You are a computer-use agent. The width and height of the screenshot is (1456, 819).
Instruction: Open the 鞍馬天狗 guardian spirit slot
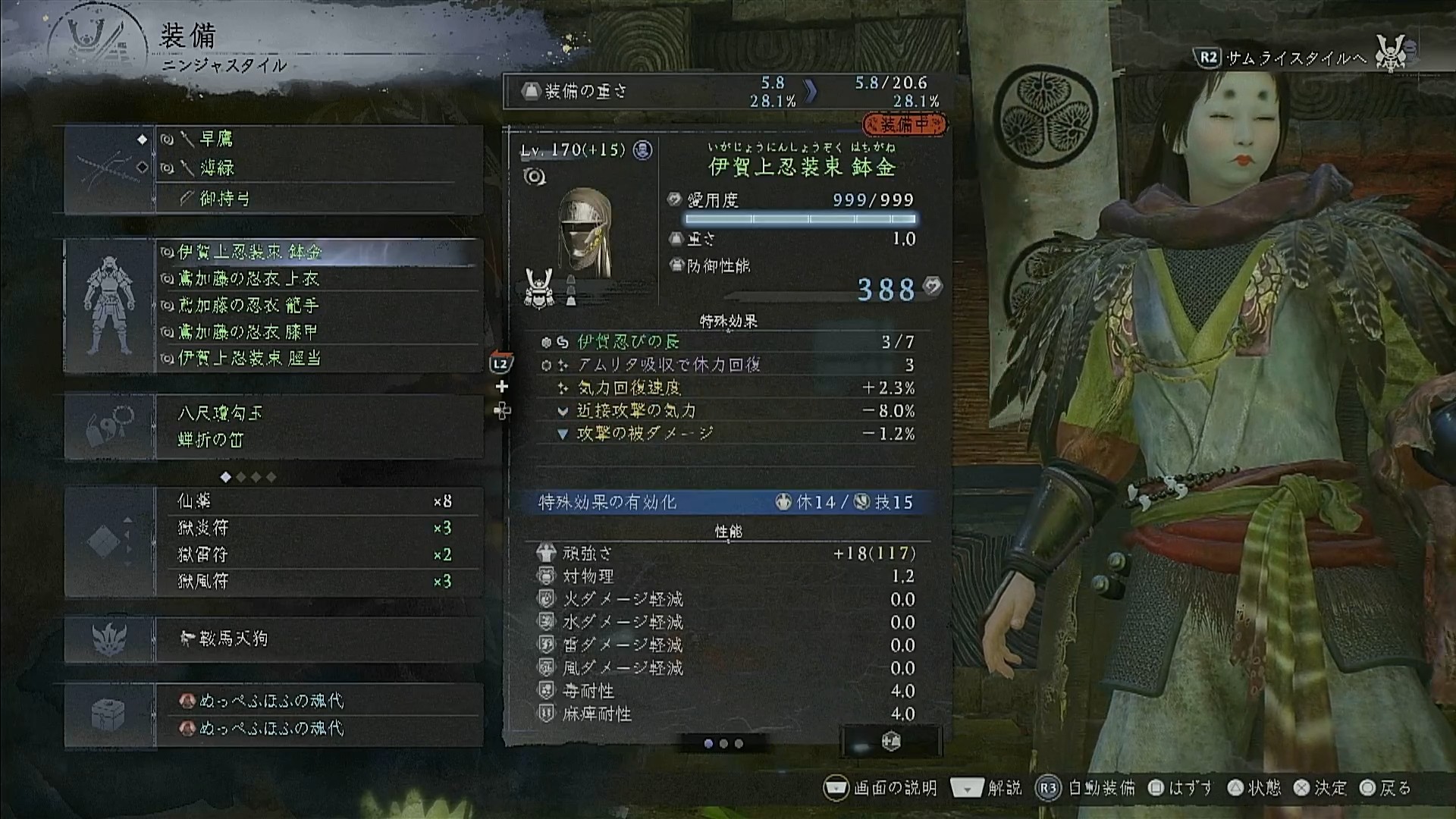pos(318,639)
